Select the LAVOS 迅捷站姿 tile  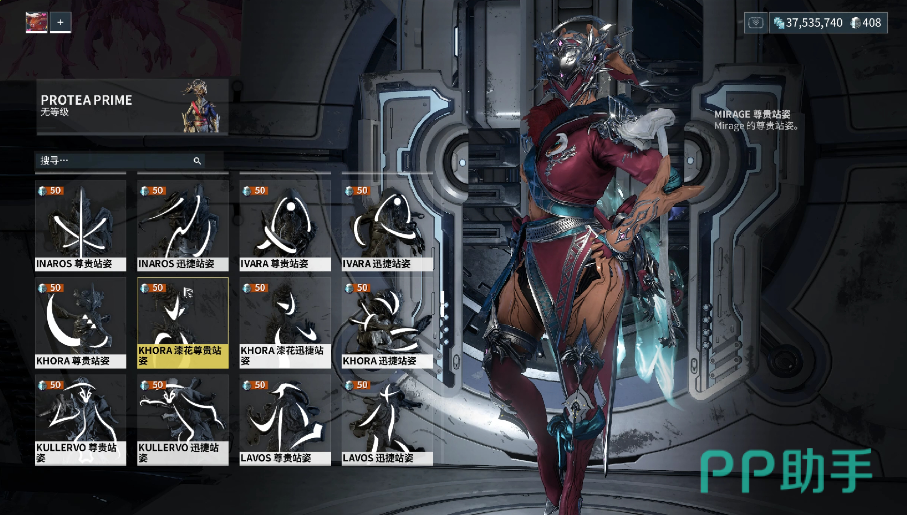click(388, 419)
